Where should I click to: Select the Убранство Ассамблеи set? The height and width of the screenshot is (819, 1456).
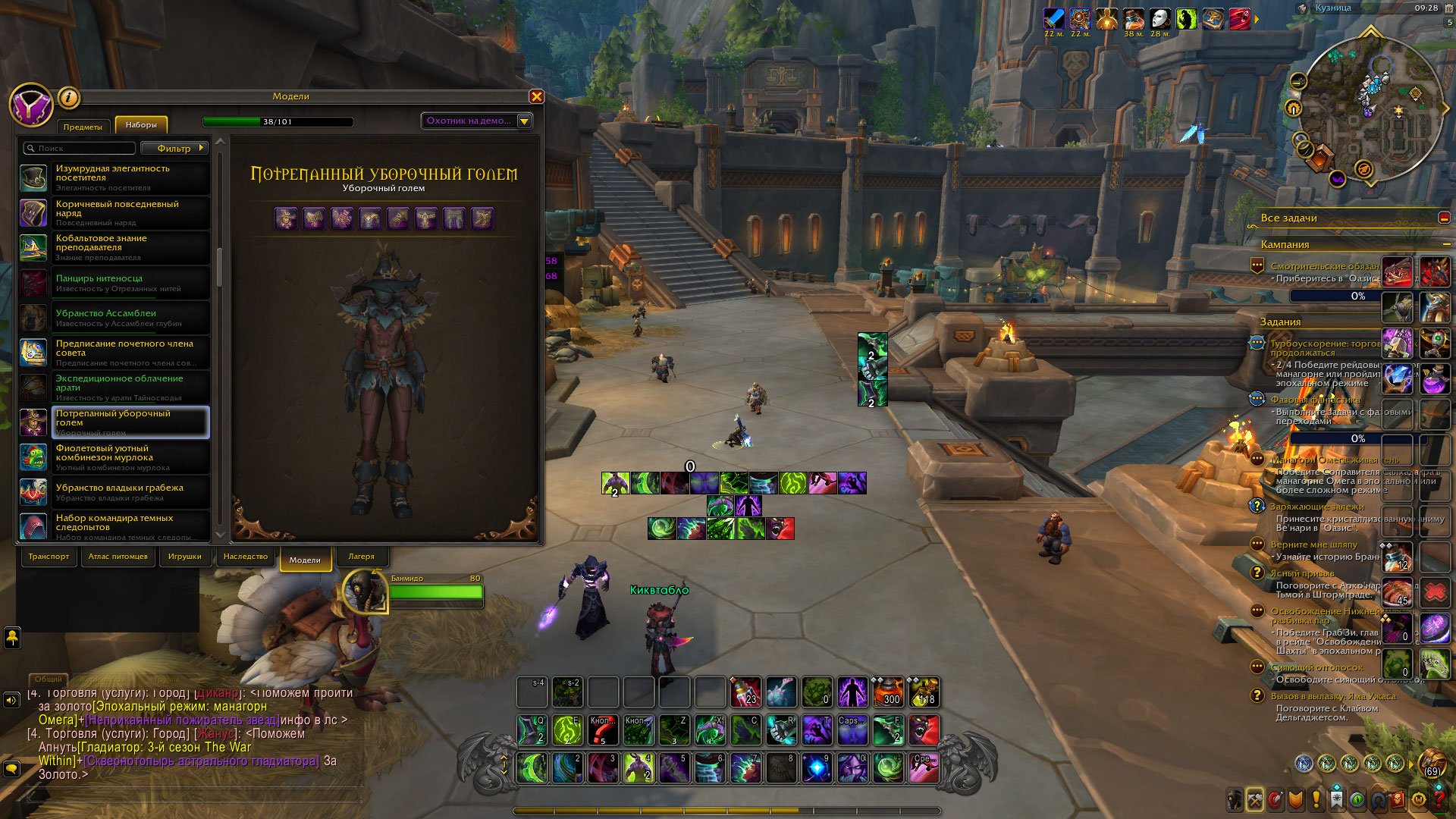114,318
